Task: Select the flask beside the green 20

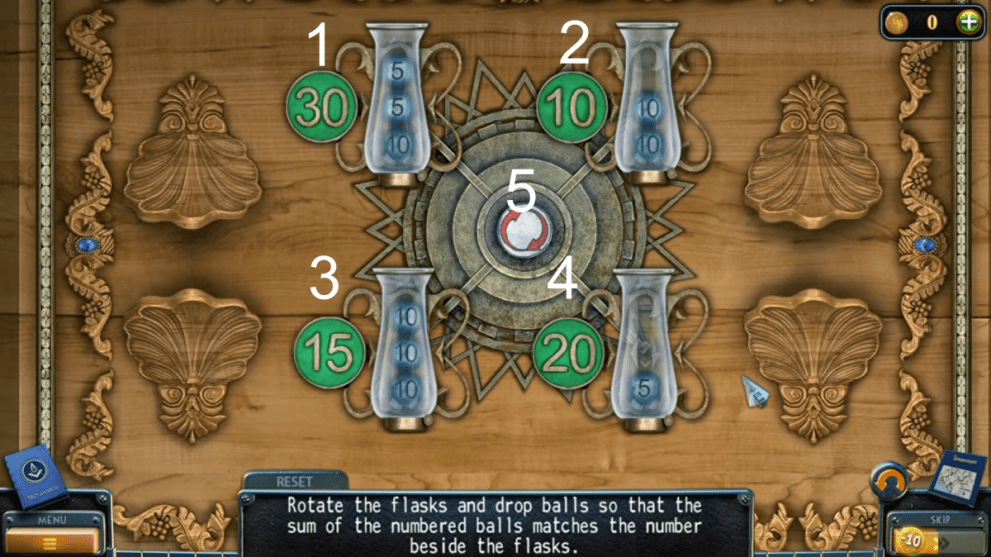Action: tap(644, 348)
